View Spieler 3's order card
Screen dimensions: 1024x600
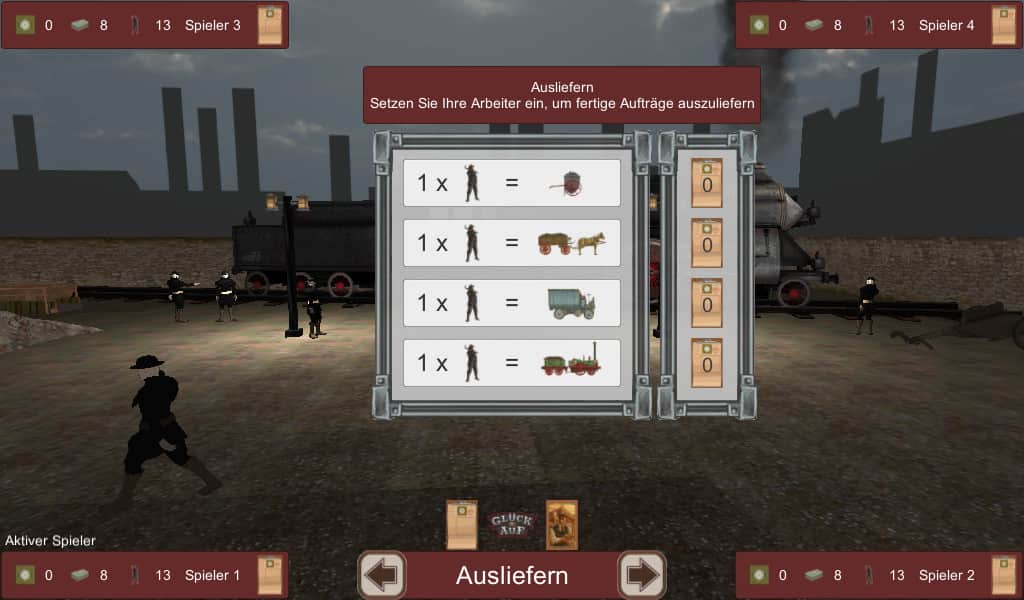[x=270, y=25]
